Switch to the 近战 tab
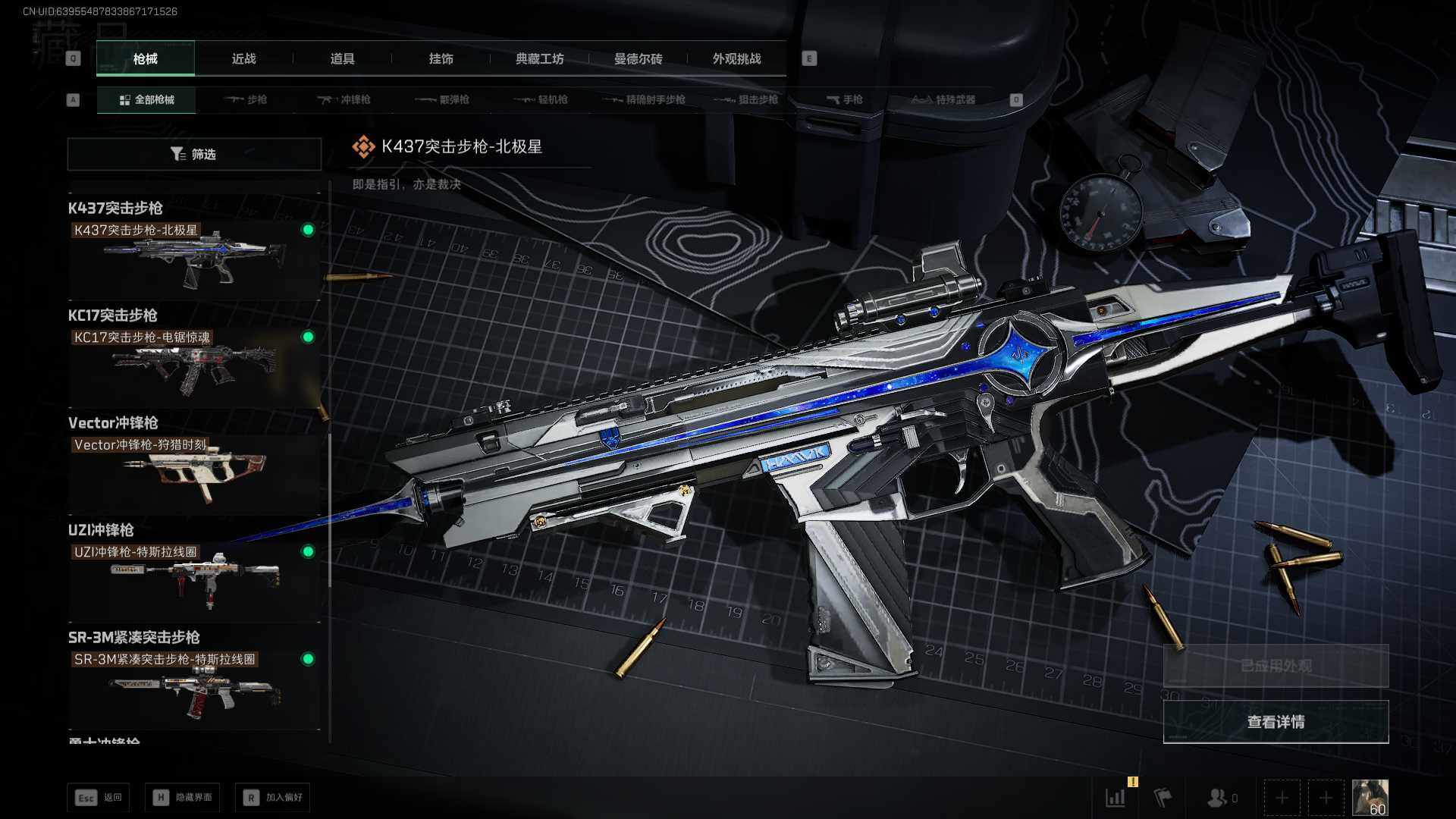1456x819 pixels. point(243,58)
